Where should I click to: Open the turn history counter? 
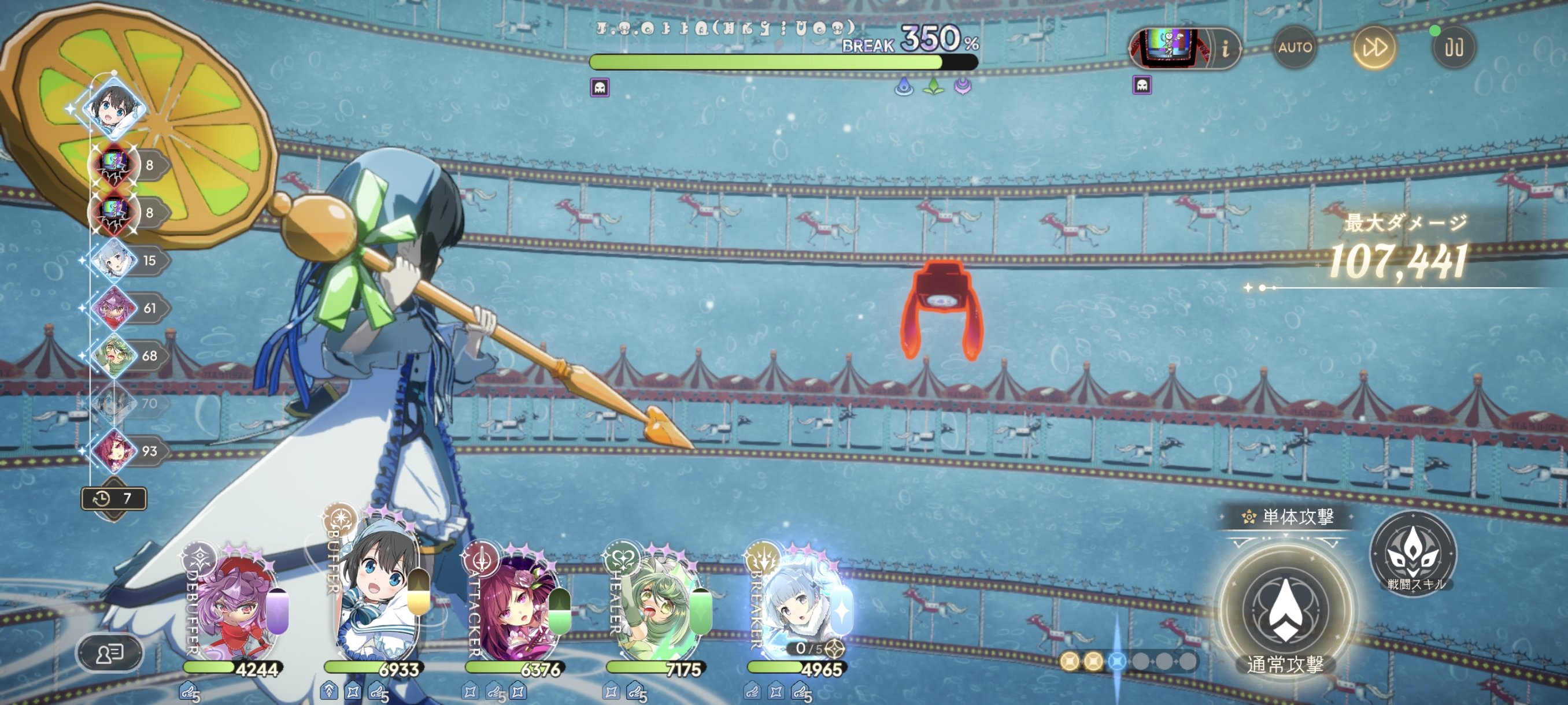pos(114,499)
